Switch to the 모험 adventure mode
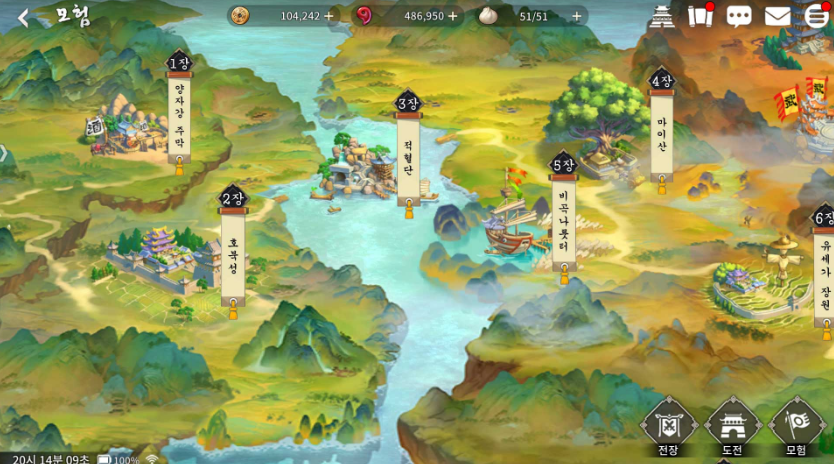 tap(797, 427)
